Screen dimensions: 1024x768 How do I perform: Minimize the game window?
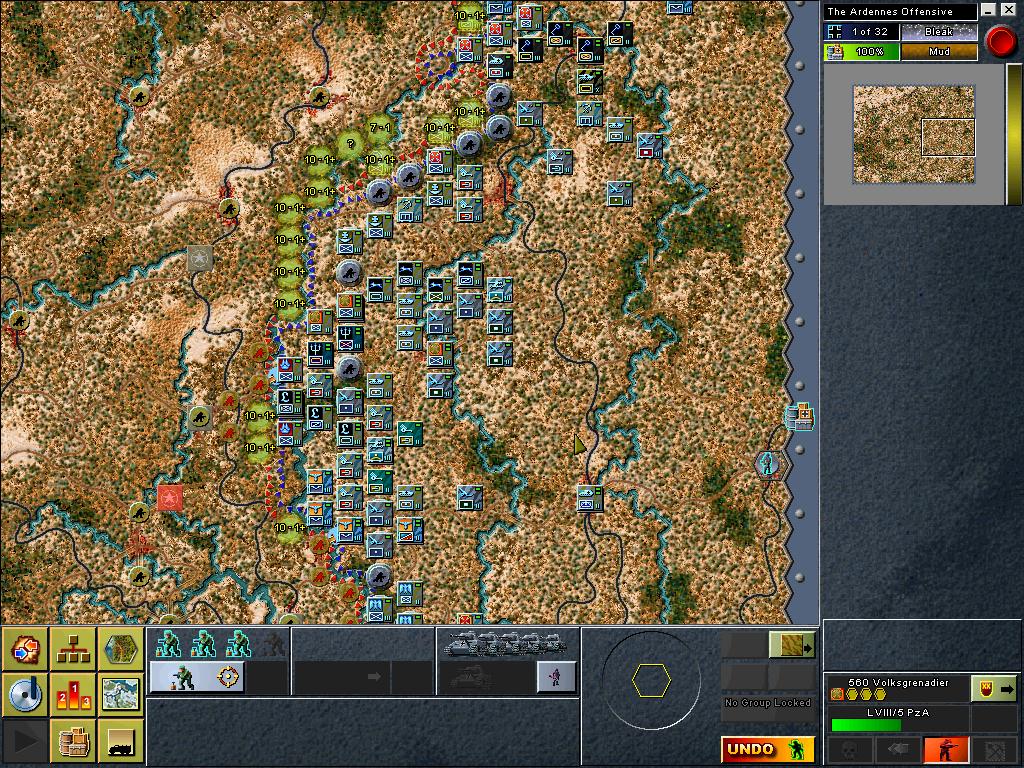coord(990,12)
